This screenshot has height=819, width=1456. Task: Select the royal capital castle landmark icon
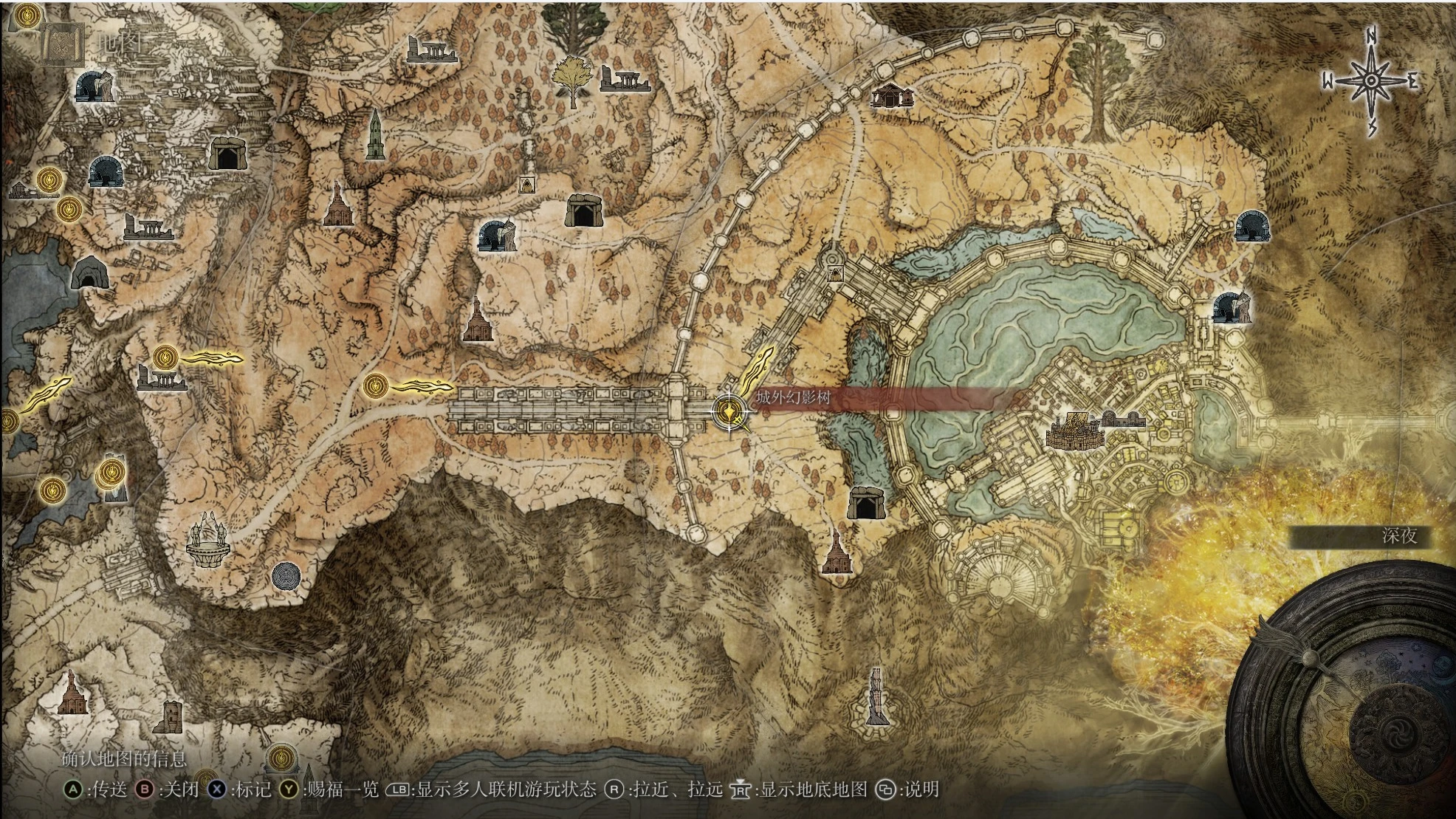click(1074, 430)
